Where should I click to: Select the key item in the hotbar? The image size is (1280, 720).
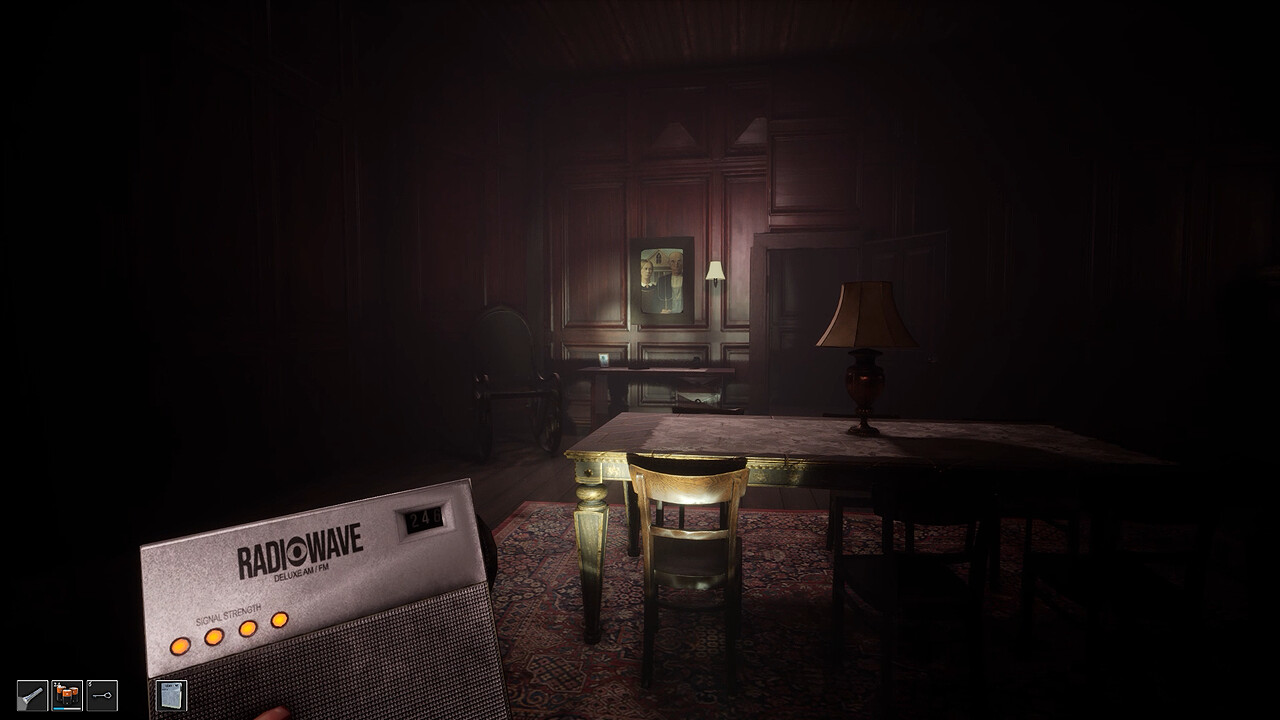pos(101,695)
